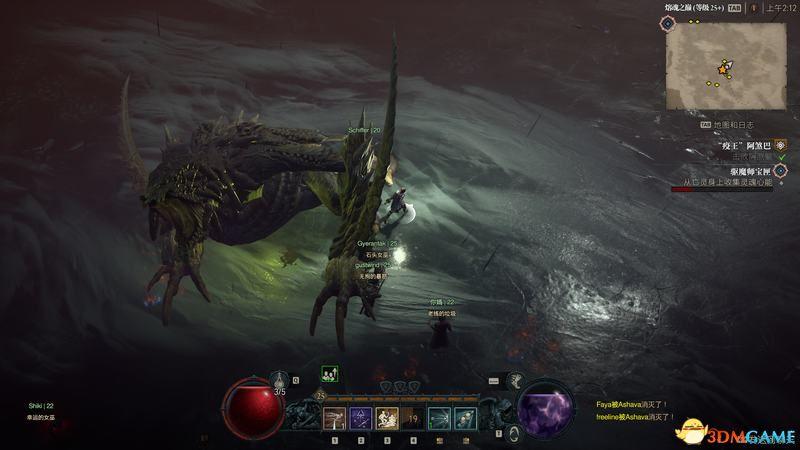Select the cooldown skill in slot 4
The height and width of the screenshot is (450, 800).
[411, 418]
